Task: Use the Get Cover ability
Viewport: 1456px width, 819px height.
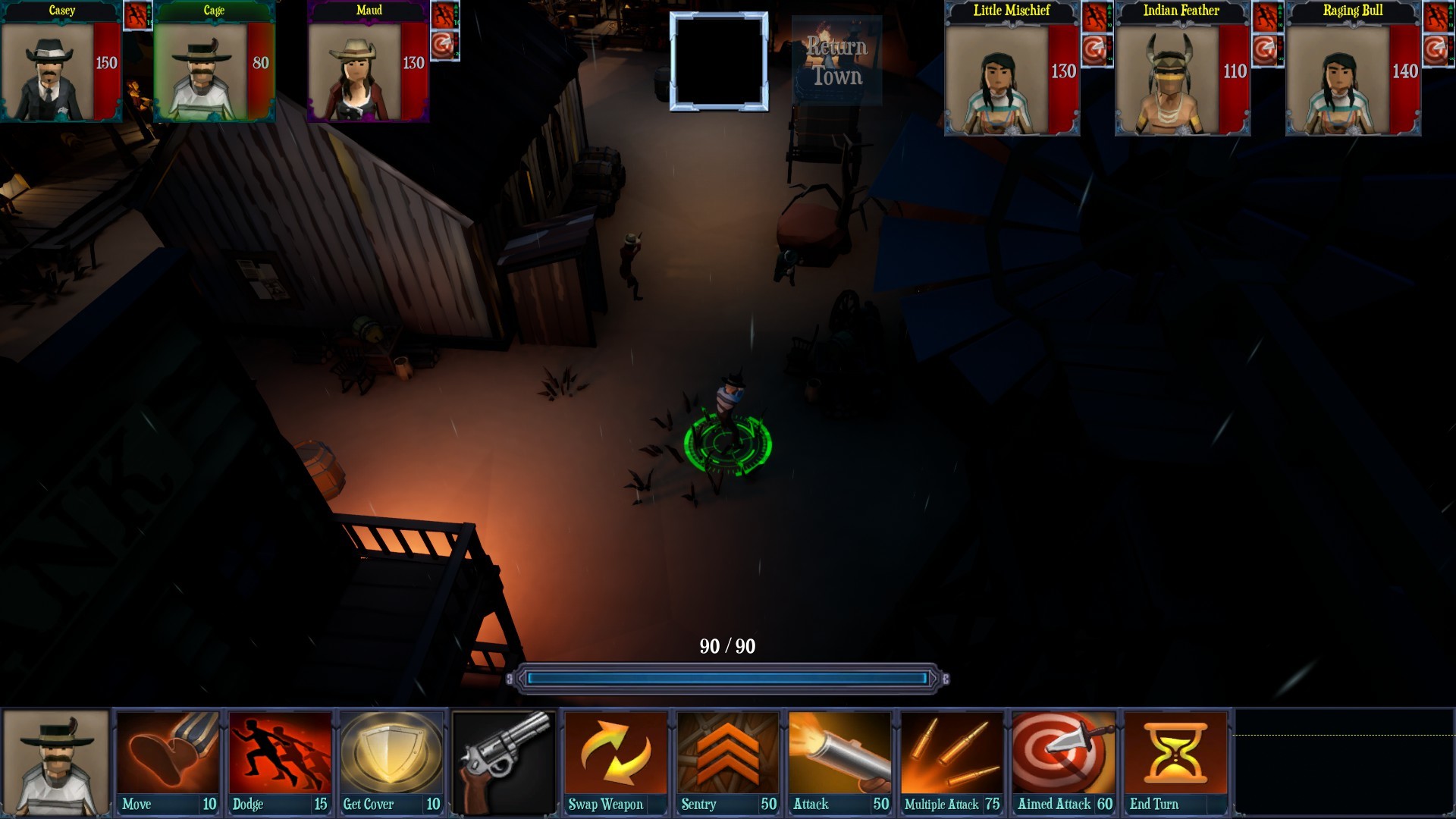Action: click(391, 758)
